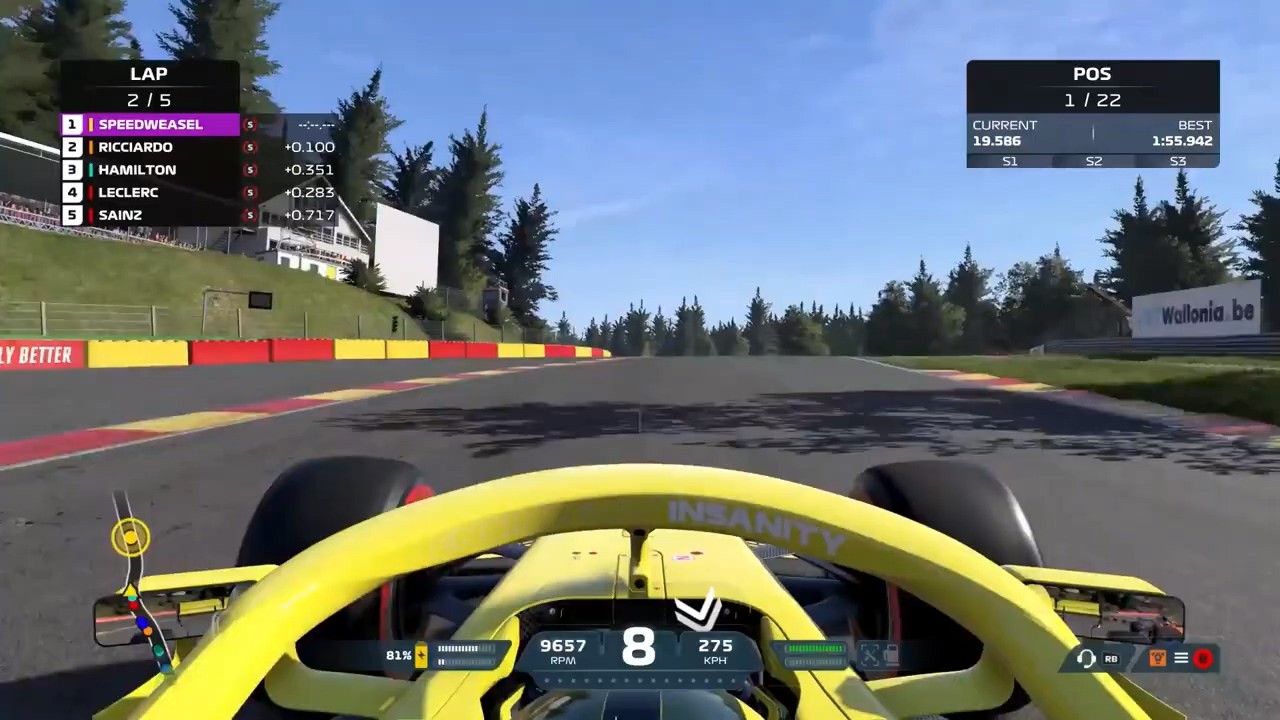The image size is (1280, 720).
Task: Select the wrench car damage icon
Action: (870, 655)
